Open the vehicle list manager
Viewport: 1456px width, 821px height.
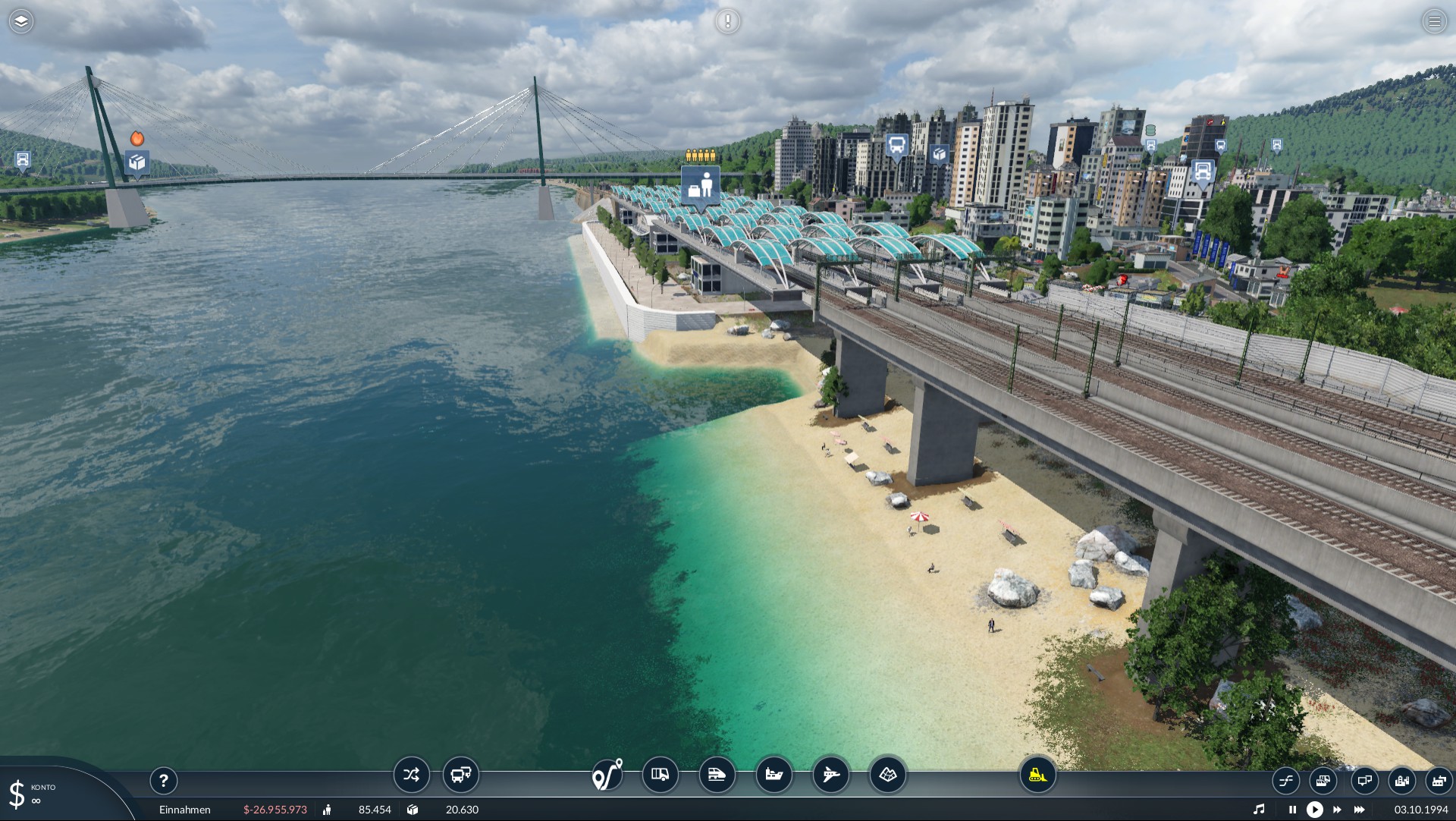(x=1323, y=780)
